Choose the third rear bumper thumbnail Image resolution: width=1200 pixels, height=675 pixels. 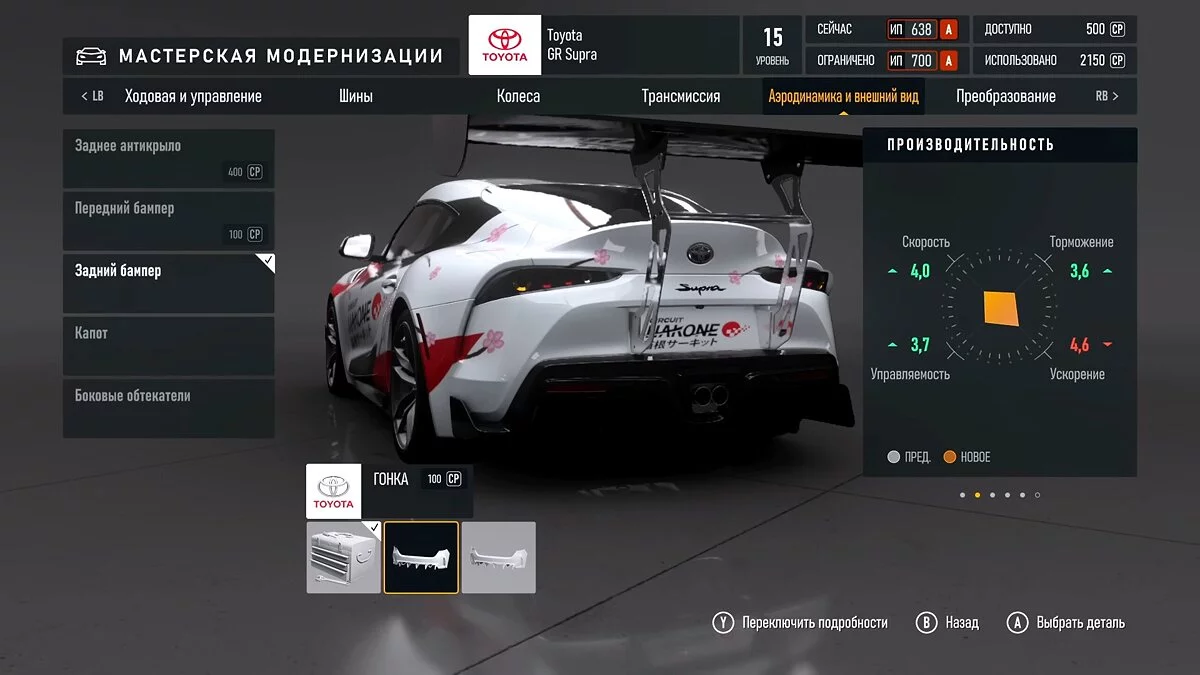[498, 557]
